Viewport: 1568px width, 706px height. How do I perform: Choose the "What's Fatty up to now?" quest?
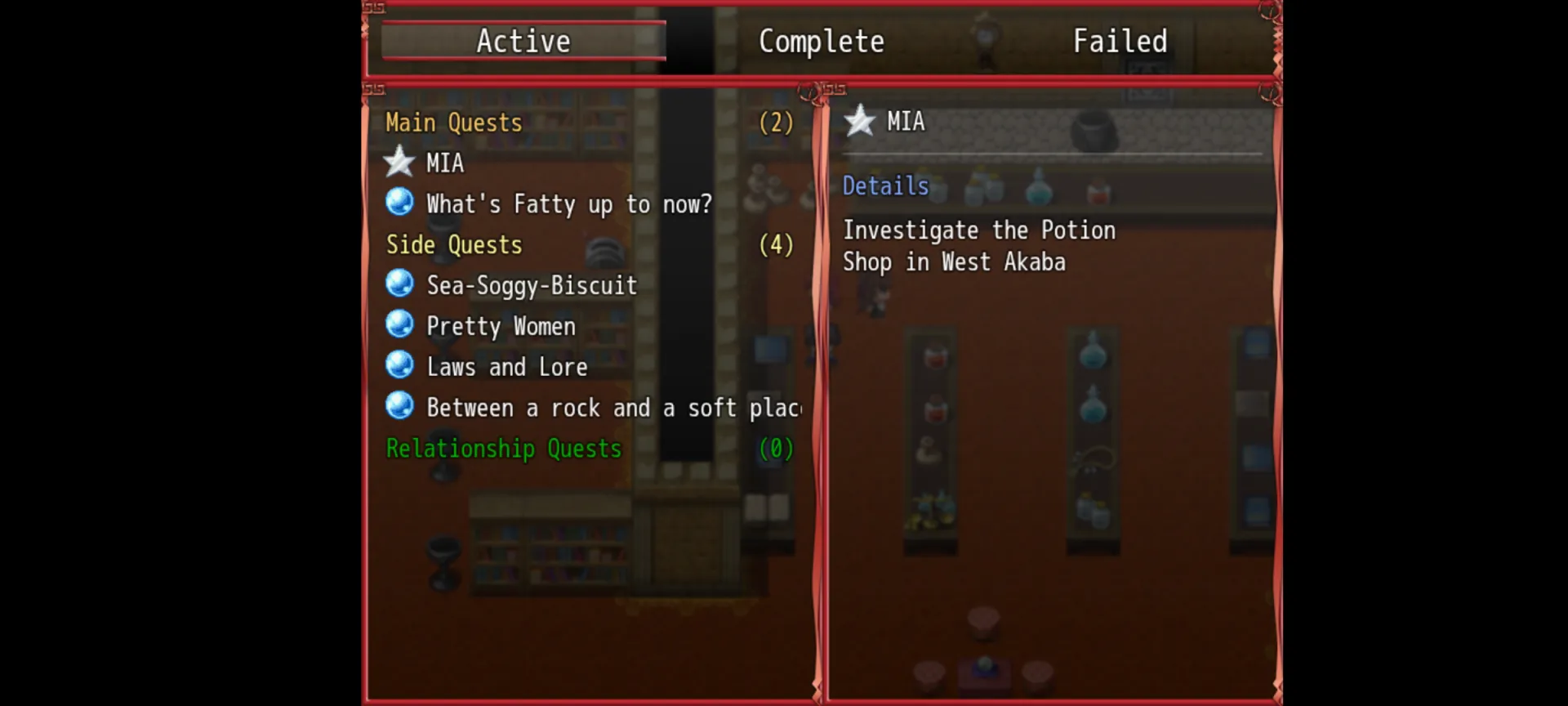tap(569, 204)
